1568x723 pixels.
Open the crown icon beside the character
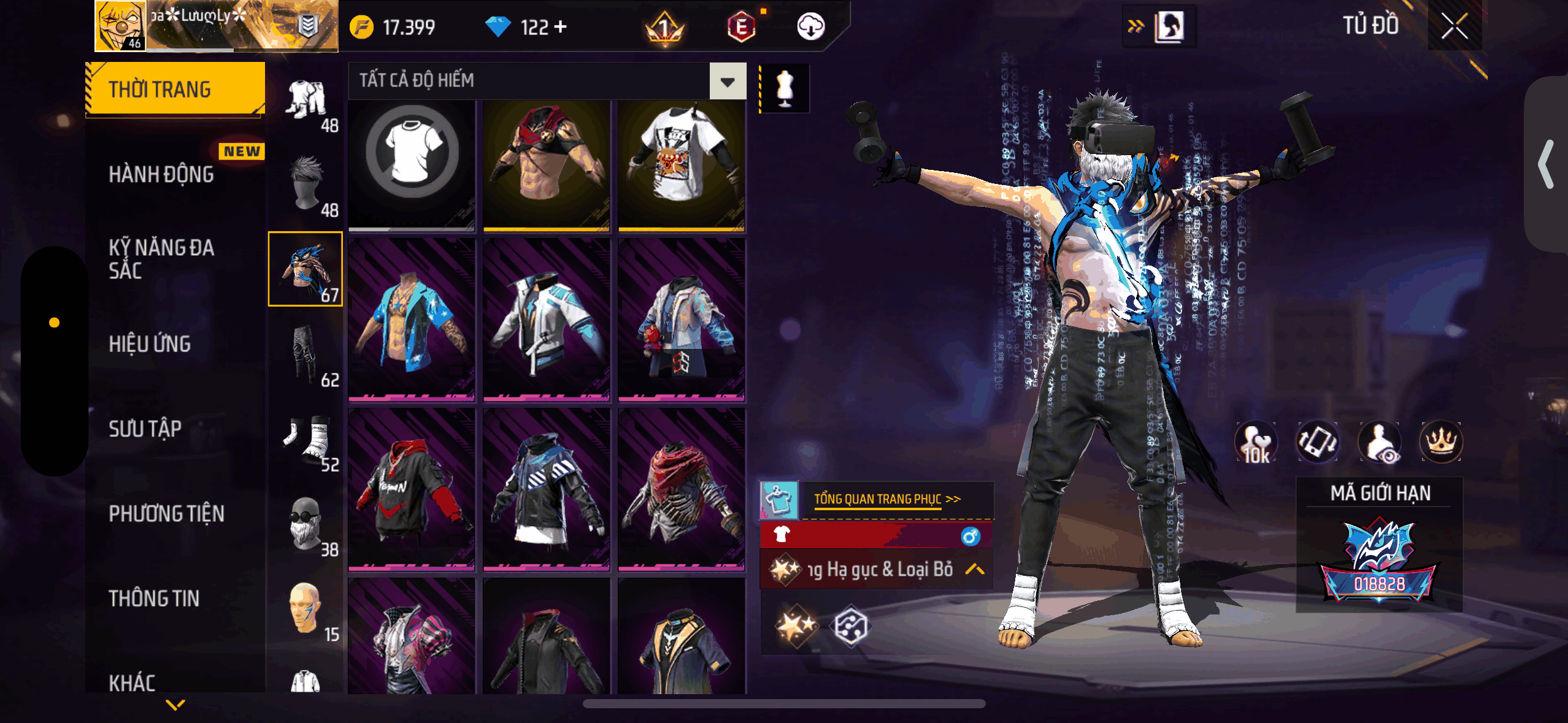click(x=1440, y=442)
